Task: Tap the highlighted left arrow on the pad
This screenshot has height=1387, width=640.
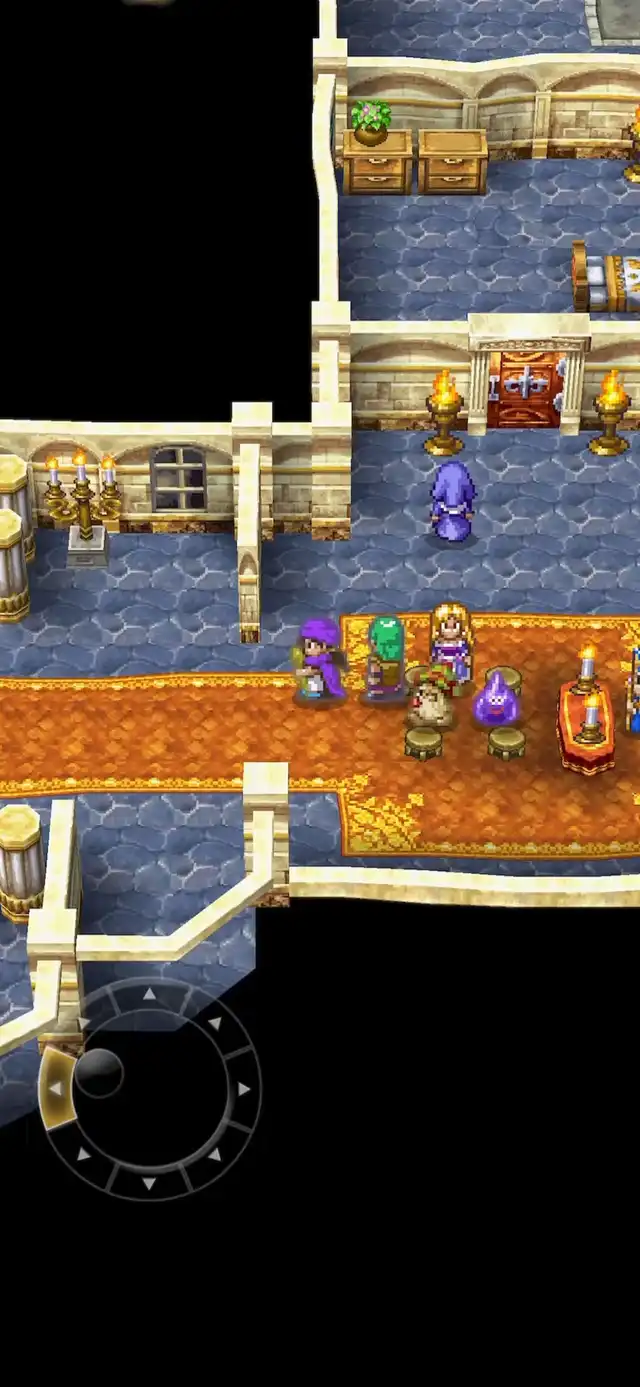Action: [55, 1088]
